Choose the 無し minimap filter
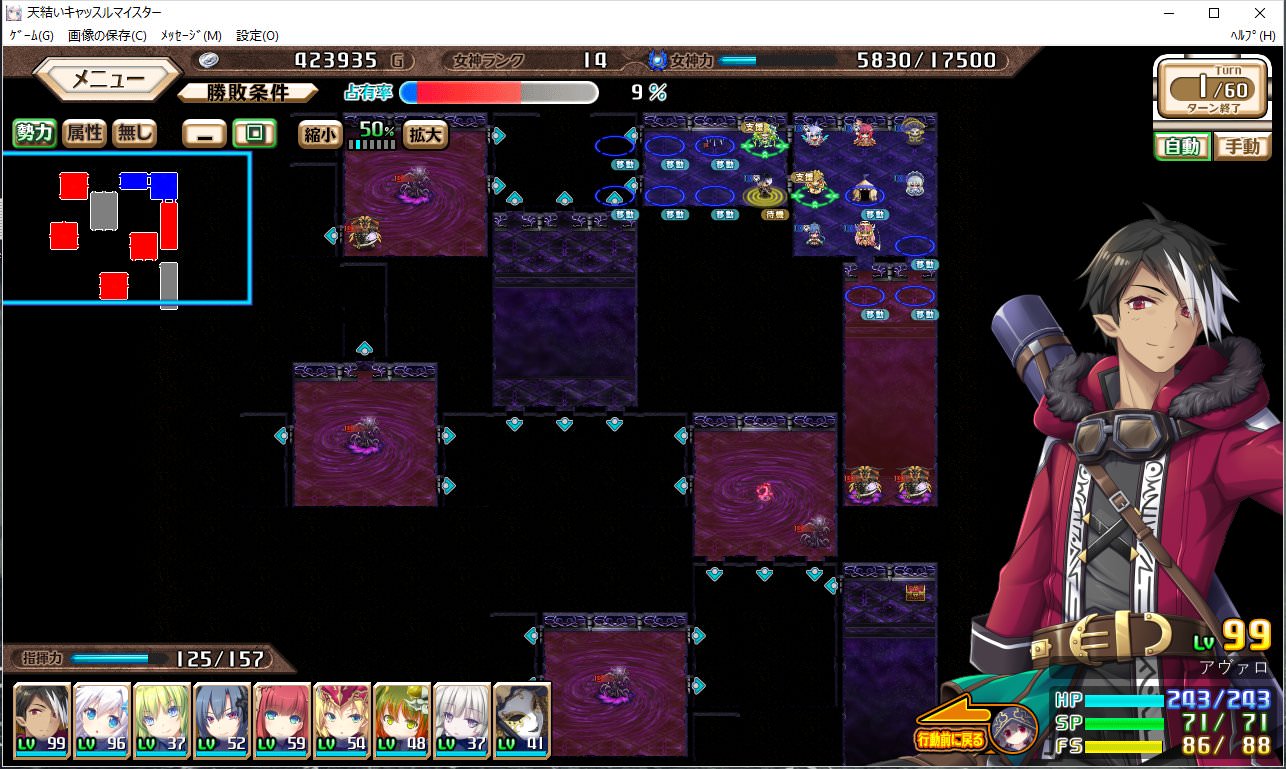1286x769 pixels. (x=134, y=133)
